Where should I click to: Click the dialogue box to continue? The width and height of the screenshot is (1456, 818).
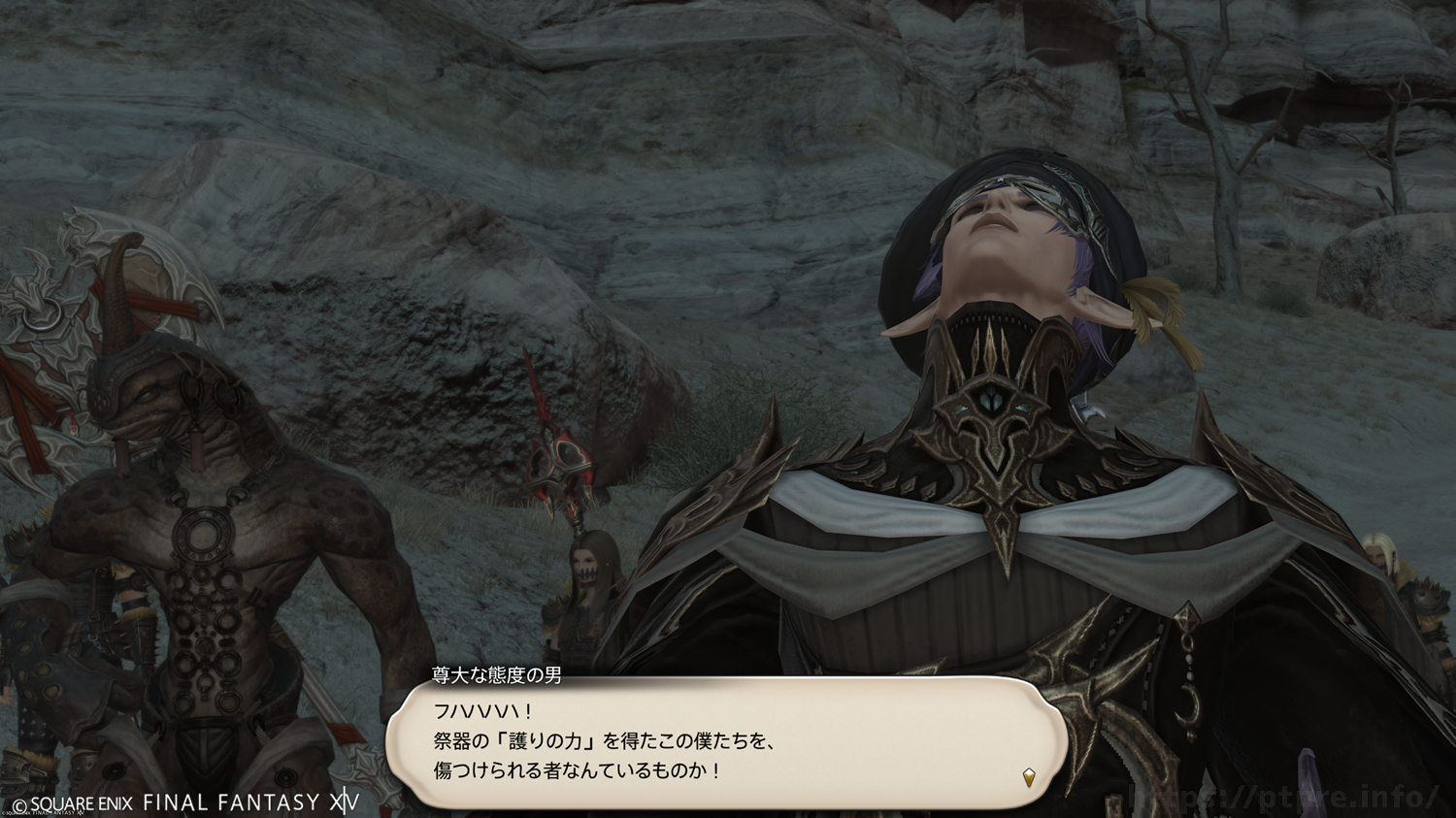coord(726,742)
